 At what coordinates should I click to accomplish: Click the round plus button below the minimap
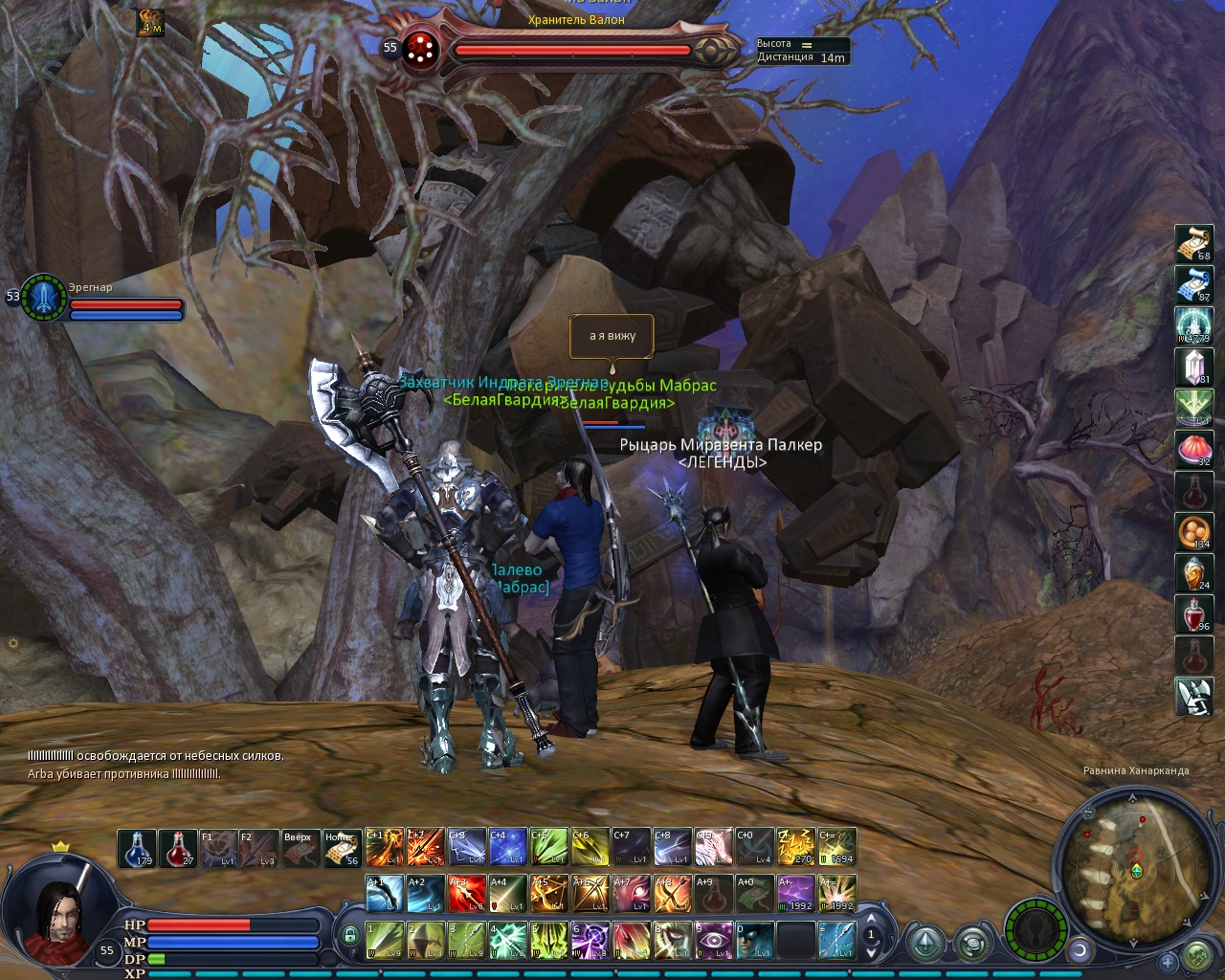(1168, 961)
